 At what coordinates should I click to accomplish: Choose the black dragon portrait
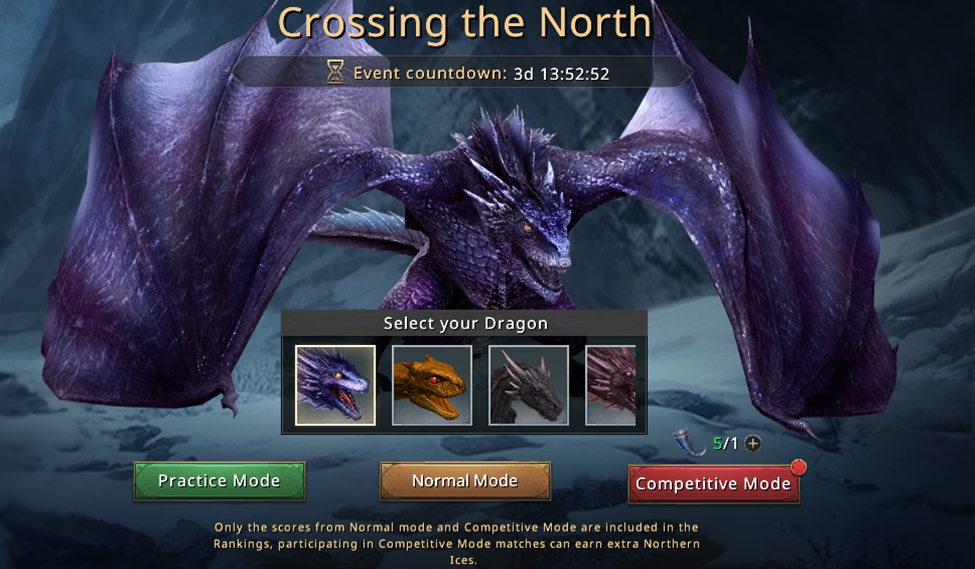pos(528,385)
